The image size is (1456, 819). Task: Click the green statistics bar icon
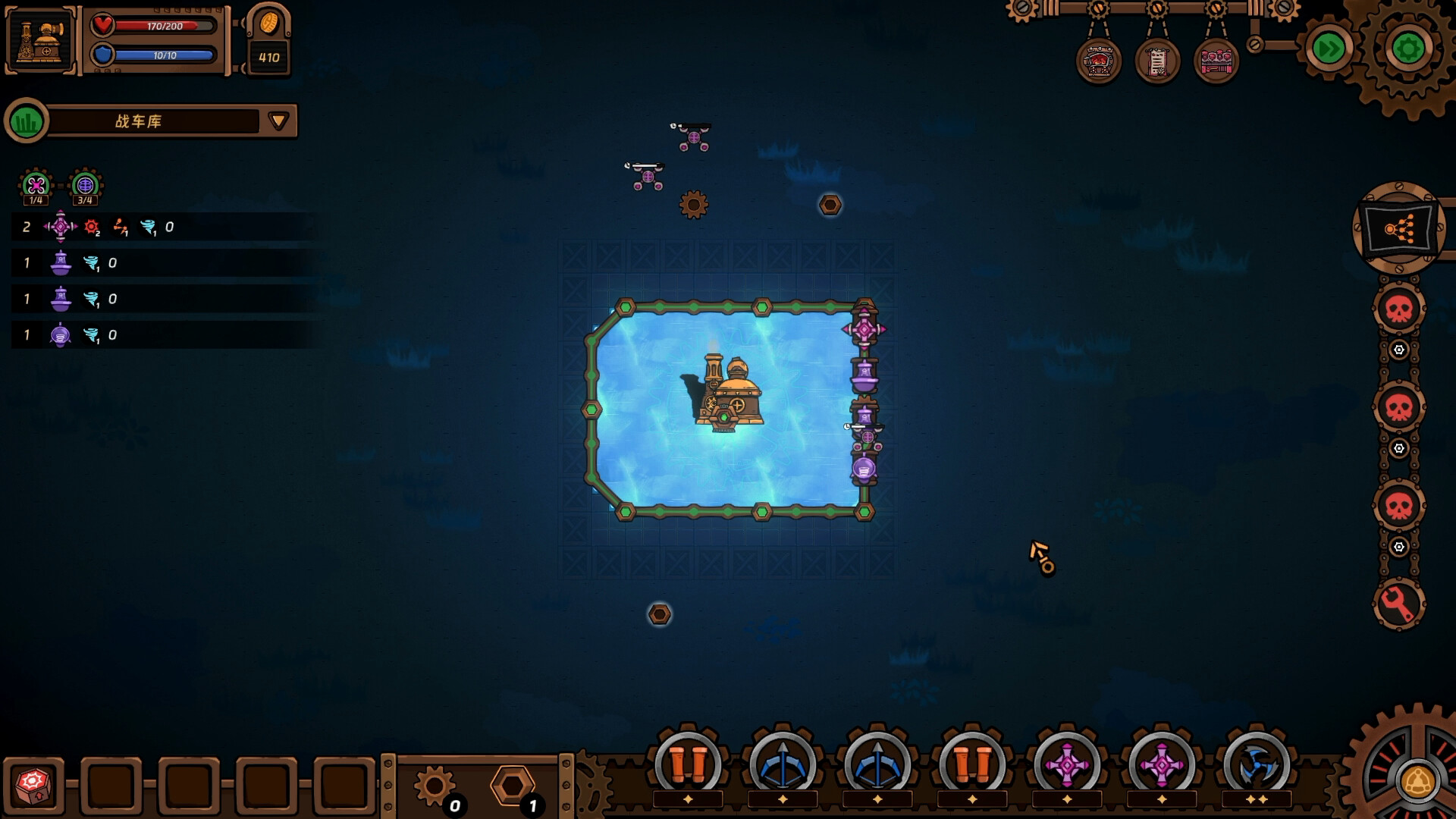pyautogui.click(x=27, y=120)
